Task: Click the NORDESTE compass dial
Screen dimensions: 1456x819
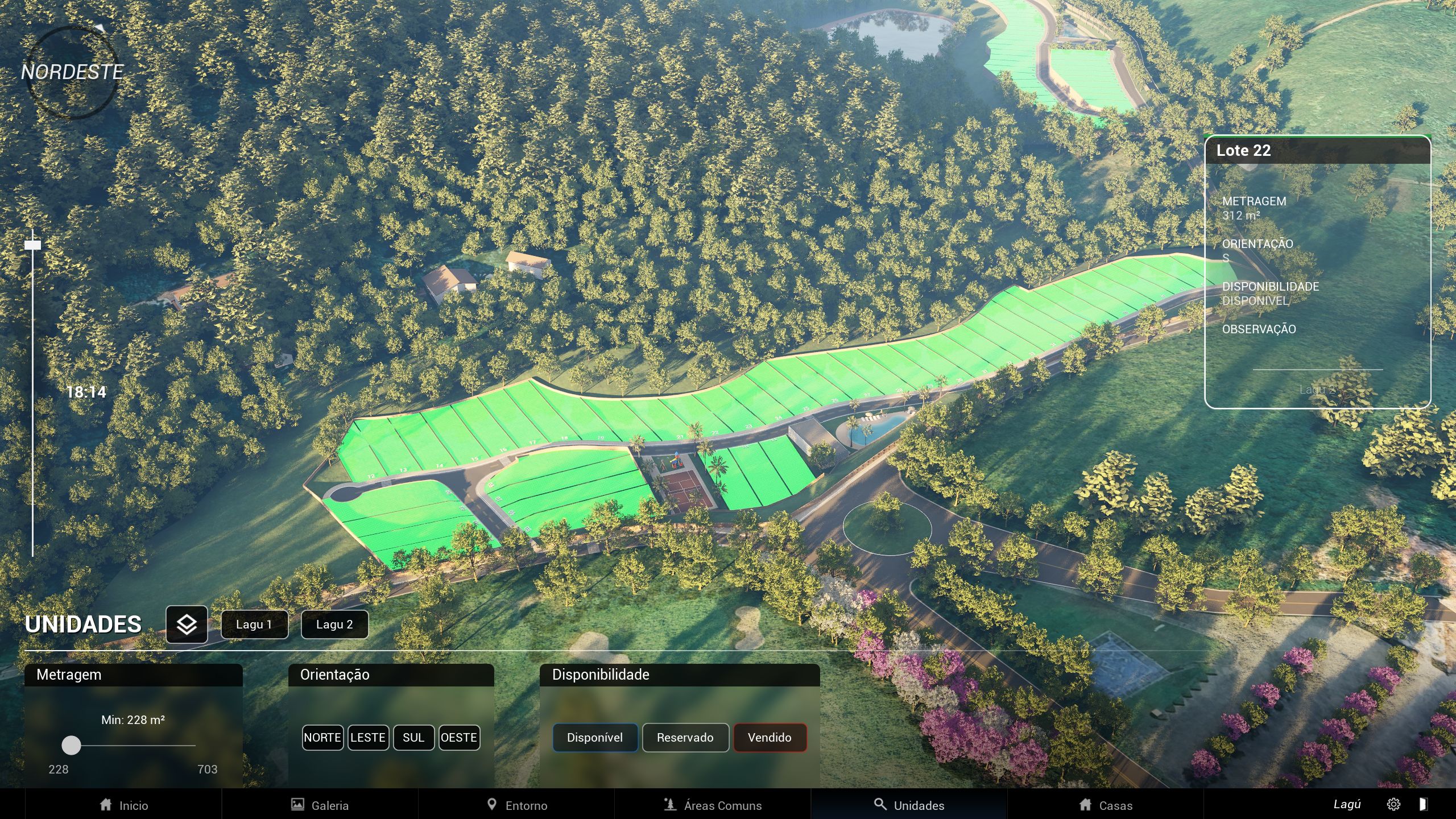Action: (72, 72)
